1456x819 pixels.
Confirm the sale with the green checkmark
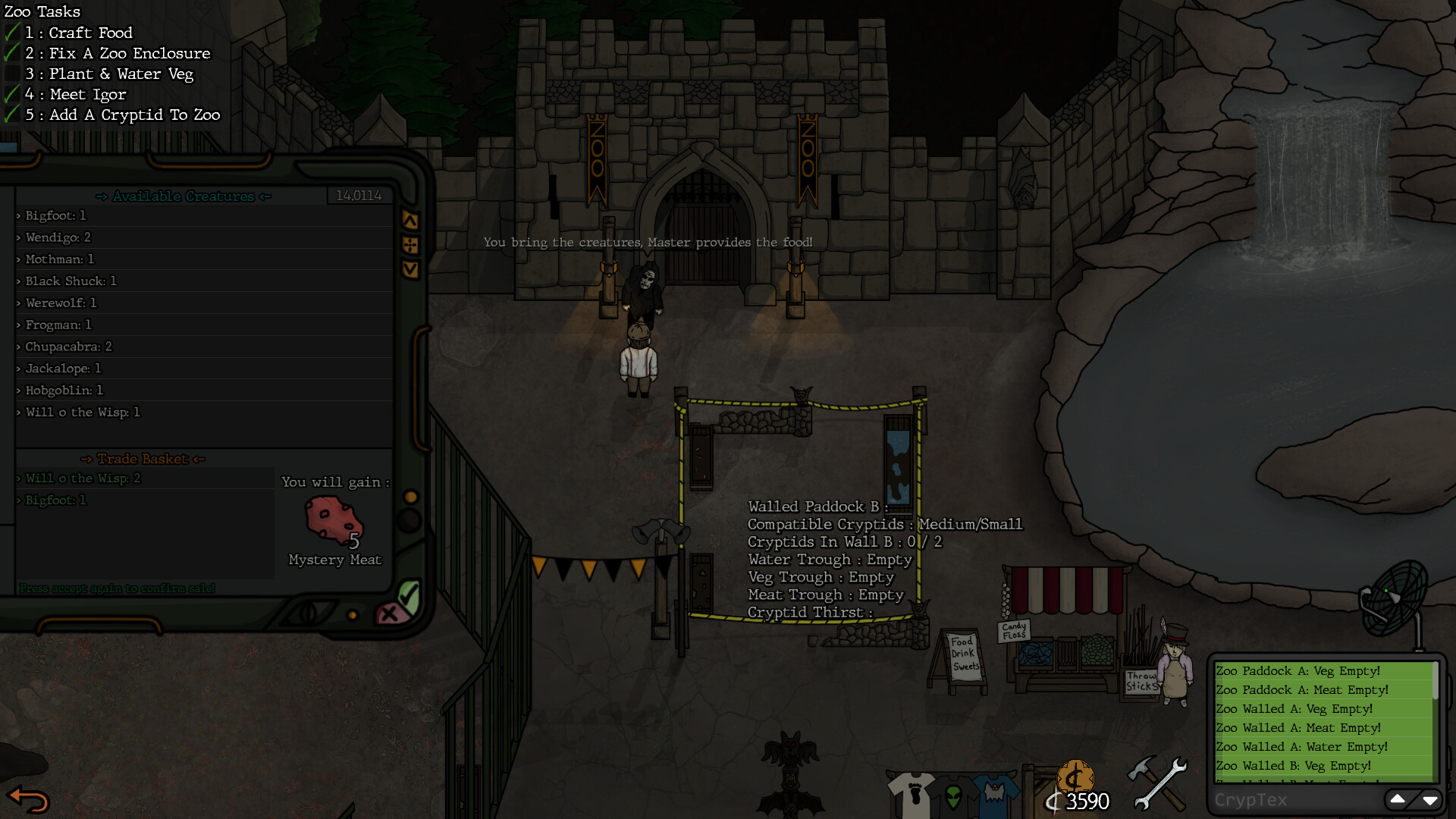click(x=409, y=596)
